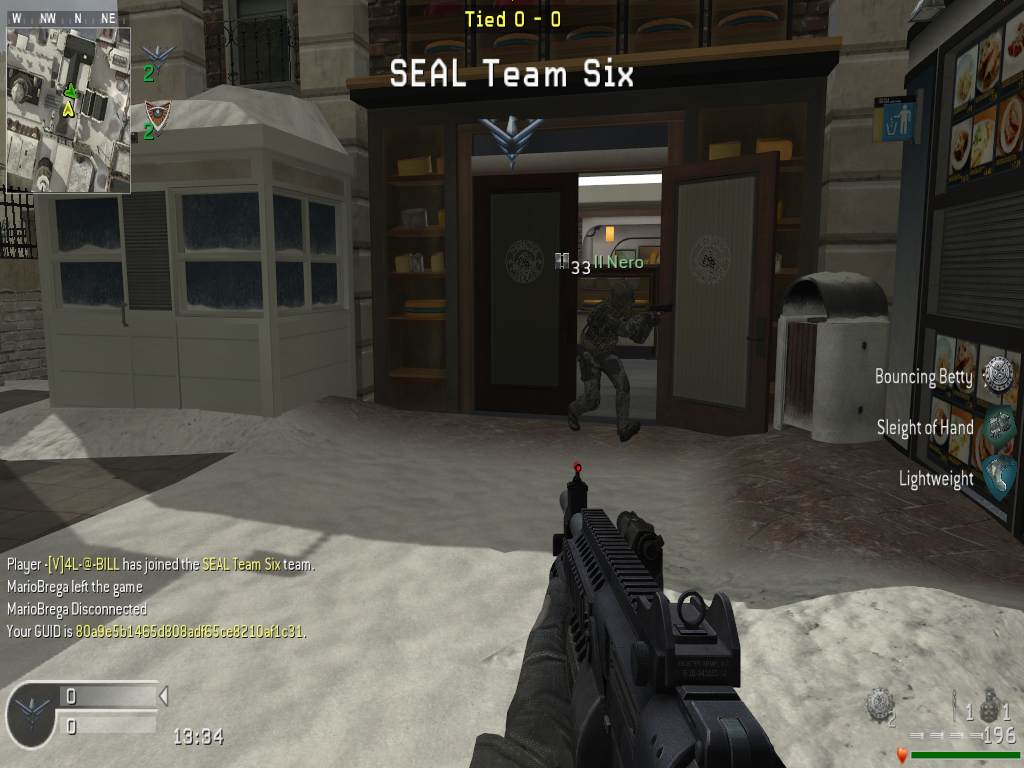The width and height of the screenshot is (1024, 768).
Task: Select the frag grenade icon near ammo count
Action: click(990, 705)
